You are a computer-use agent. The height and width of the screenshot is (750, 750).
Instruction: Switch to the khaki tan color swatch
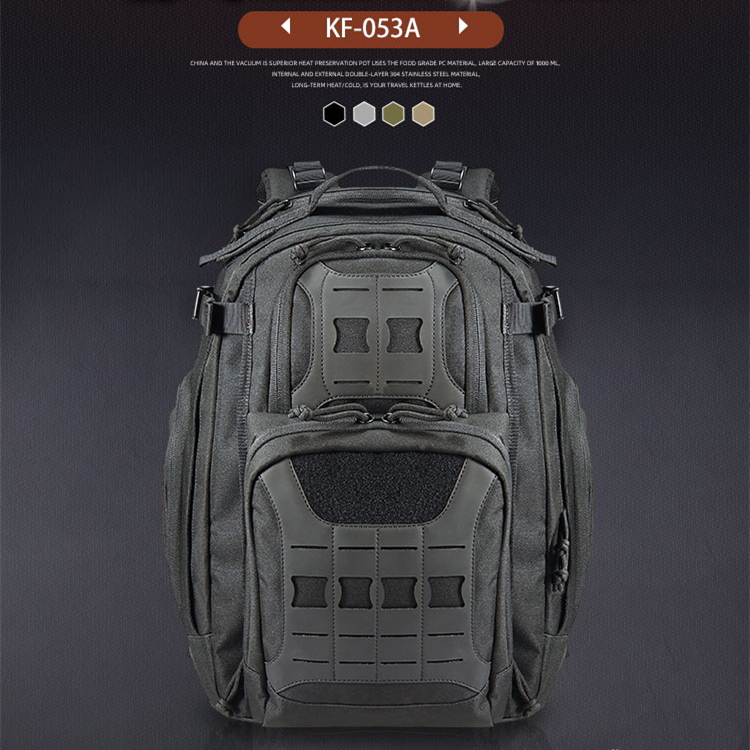[423, 114]
